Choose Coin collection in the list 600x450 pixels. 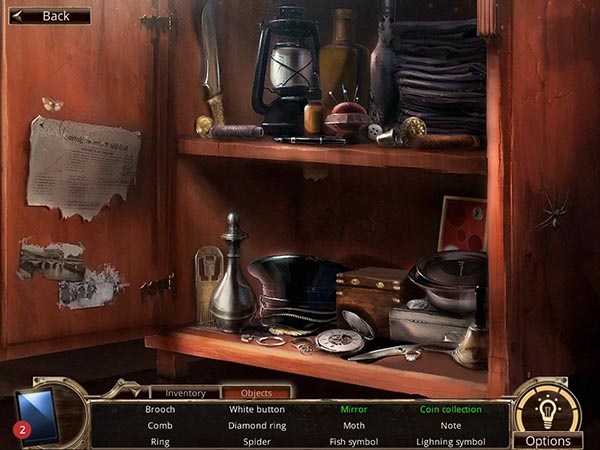tap(451, 409)
